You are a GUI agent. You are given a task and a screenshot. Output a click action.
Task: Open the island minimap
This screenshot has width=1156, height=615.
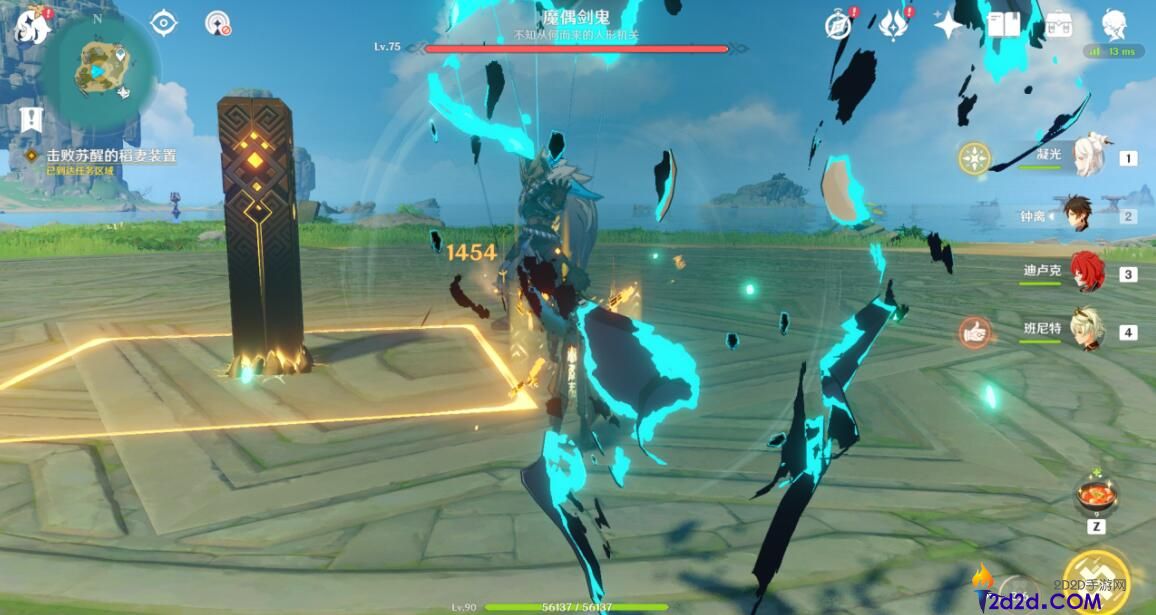(x=97, y=72)
